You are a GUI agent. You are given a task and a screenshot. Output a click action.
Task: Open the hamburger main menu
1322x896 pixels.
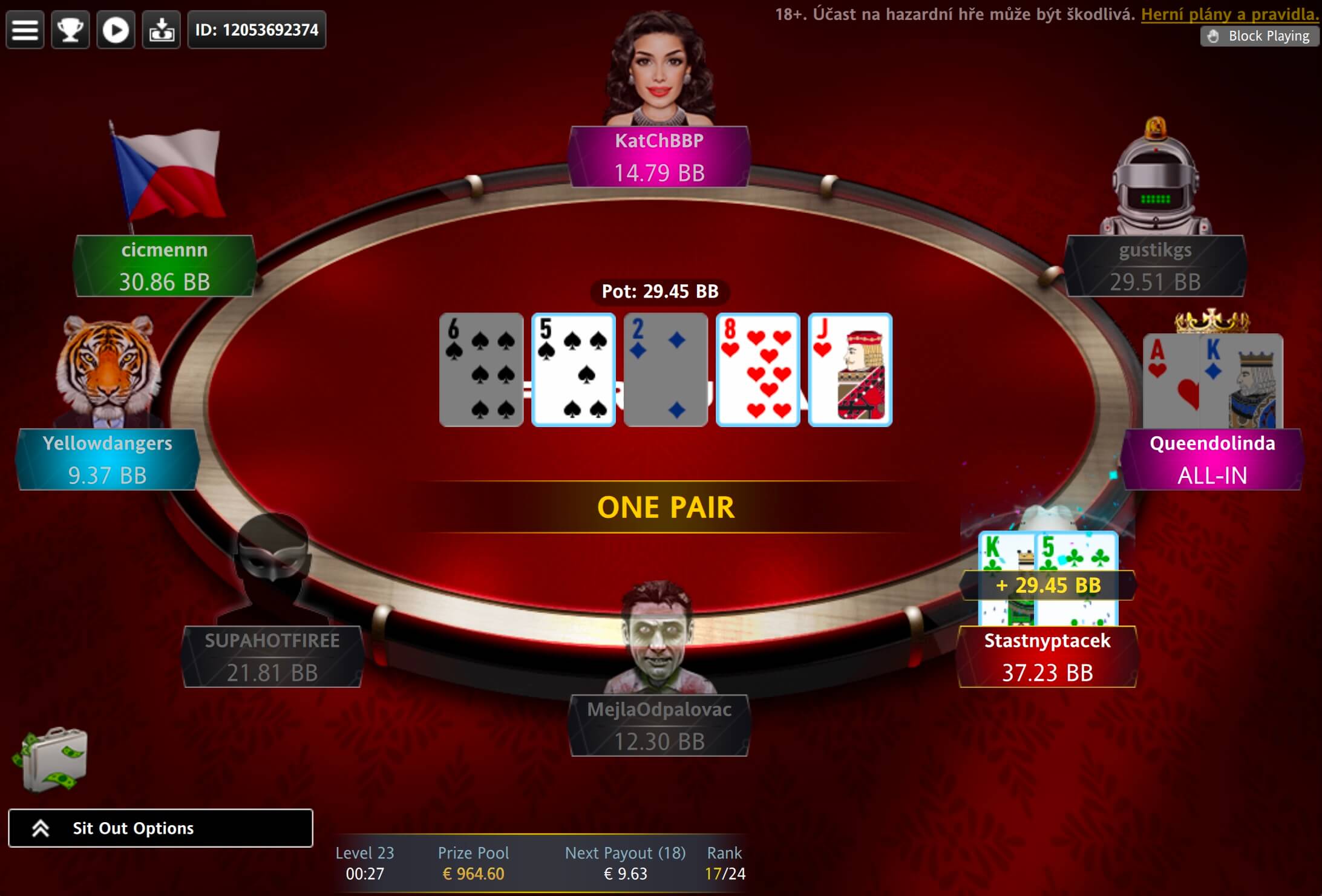click(25, 30)
